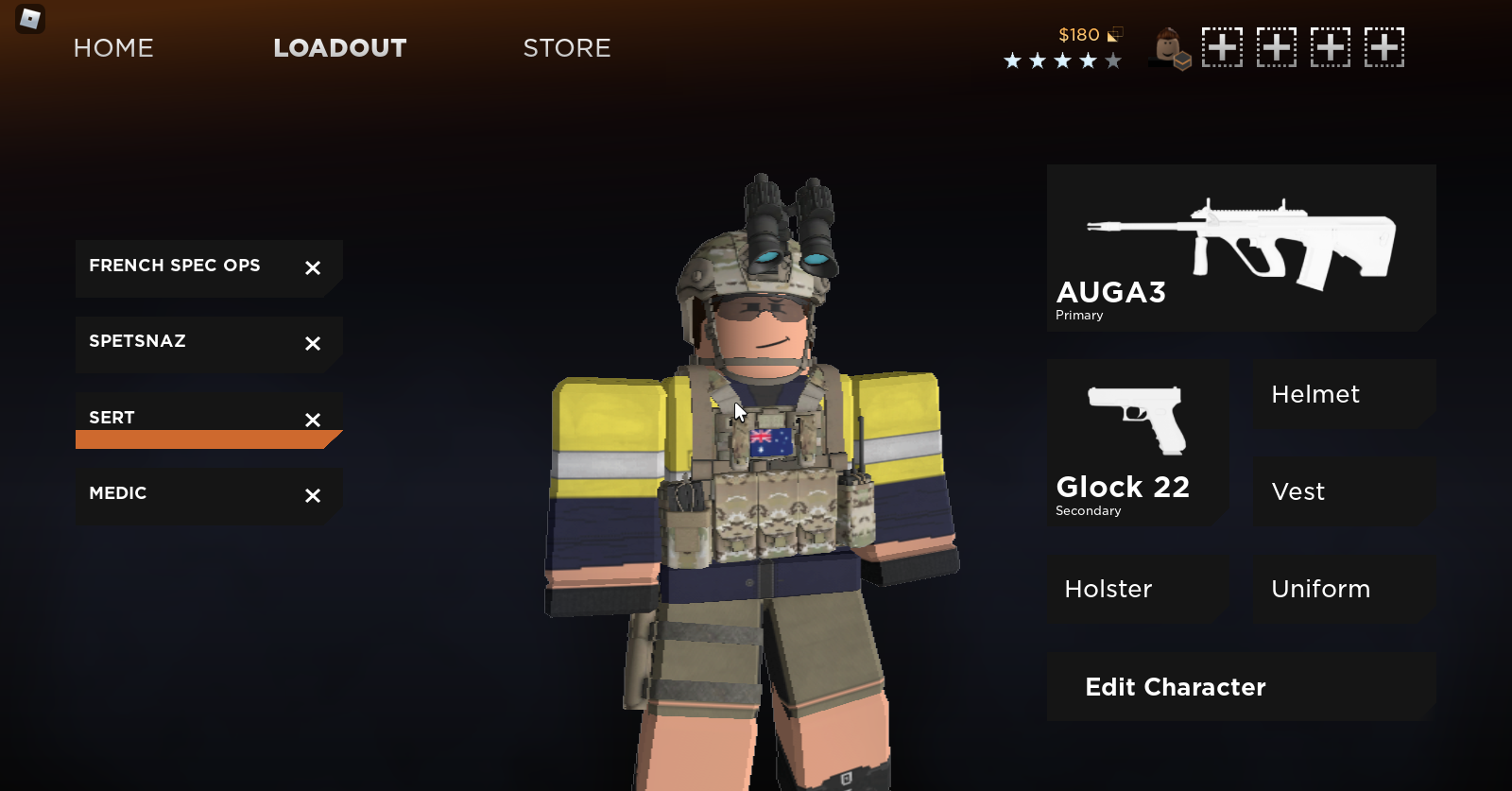Click the Roblox logo in top-left corner
Screen dimensions: 1512x791
[28, 19]
